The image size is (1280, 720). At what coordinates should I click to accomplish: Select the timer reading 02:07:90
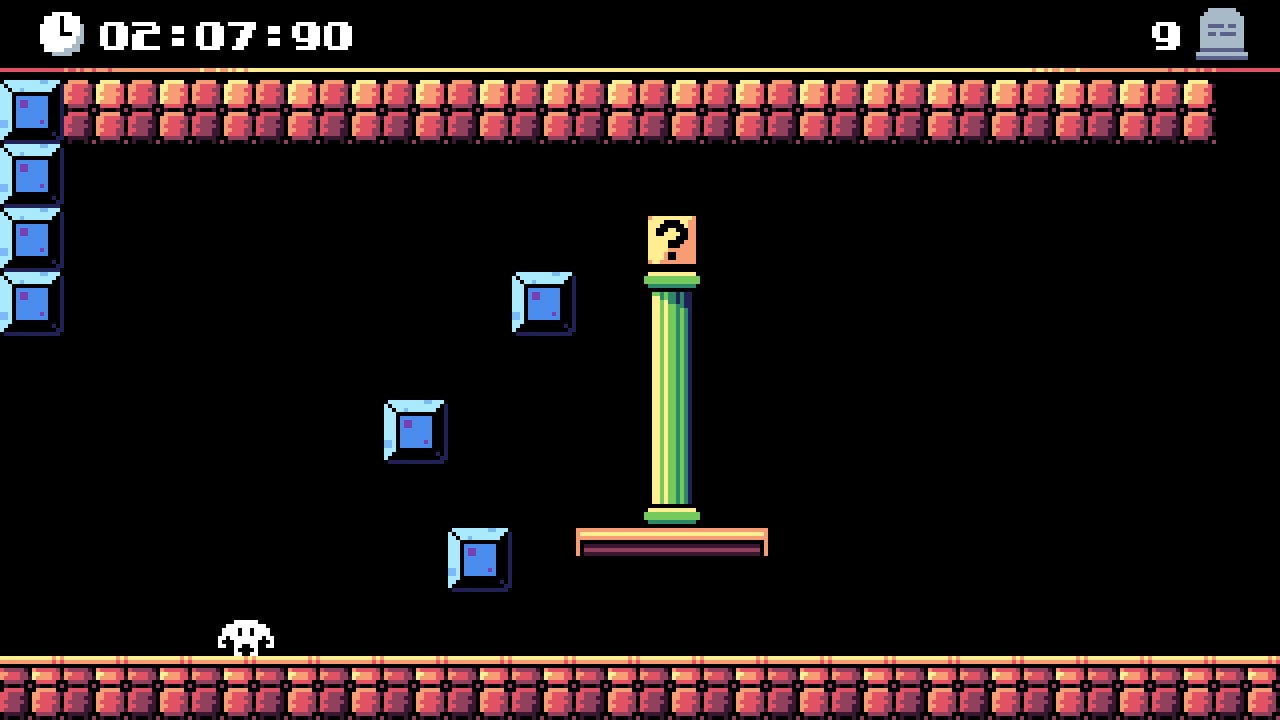(220, 35)
